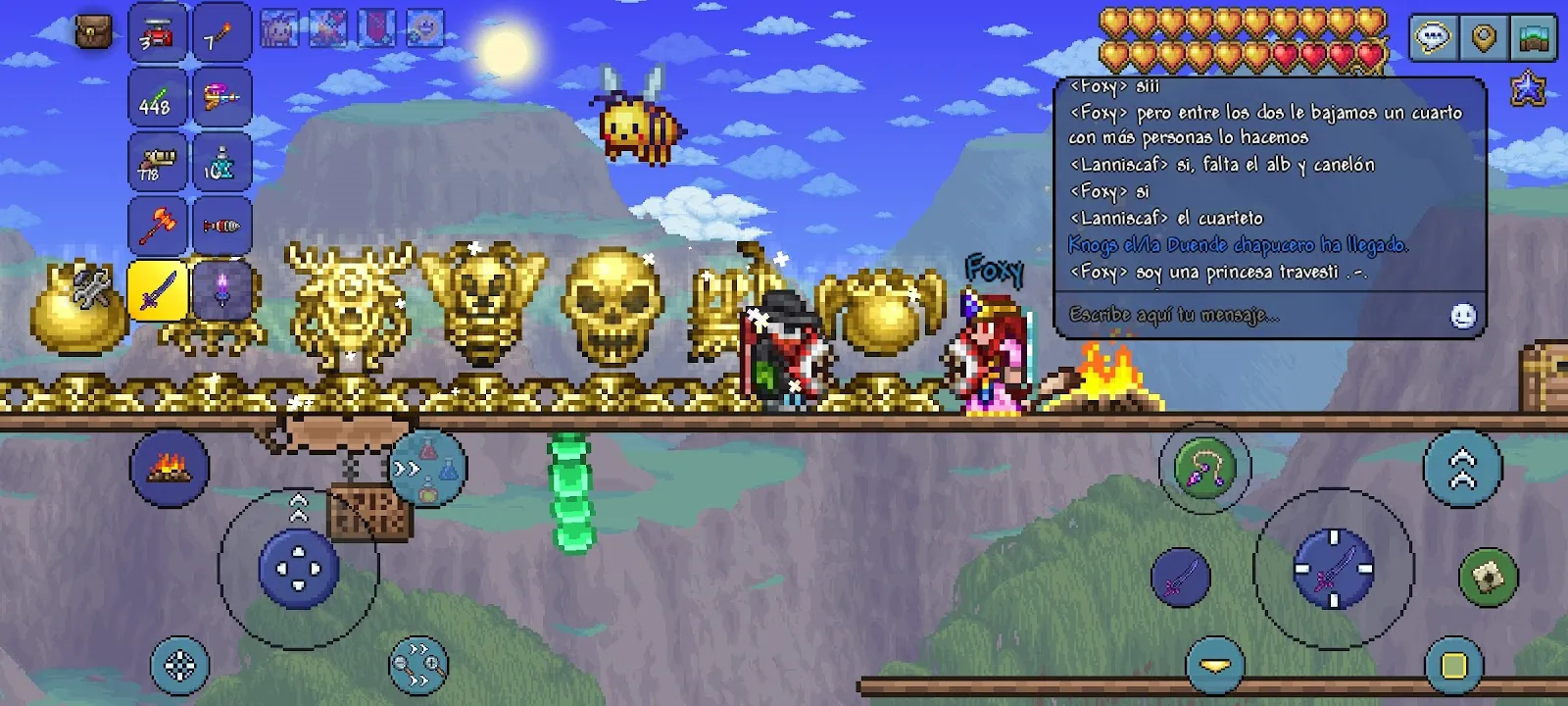This screenshot has width=1568, height=706.
Task: Select the drill hotbar slot
Action: coord(221,227)
